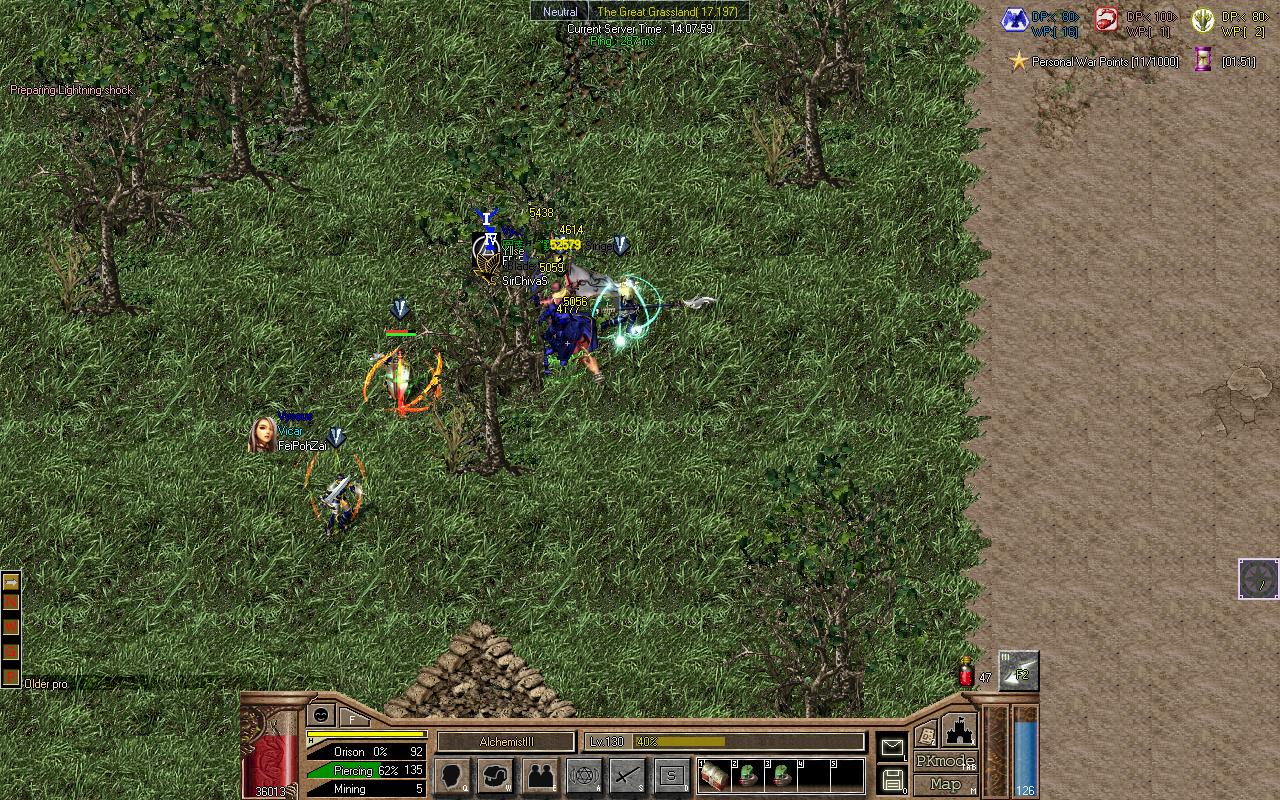1280x800 pixels.
Task: Click the square S button
Action: tap(672, 776)
